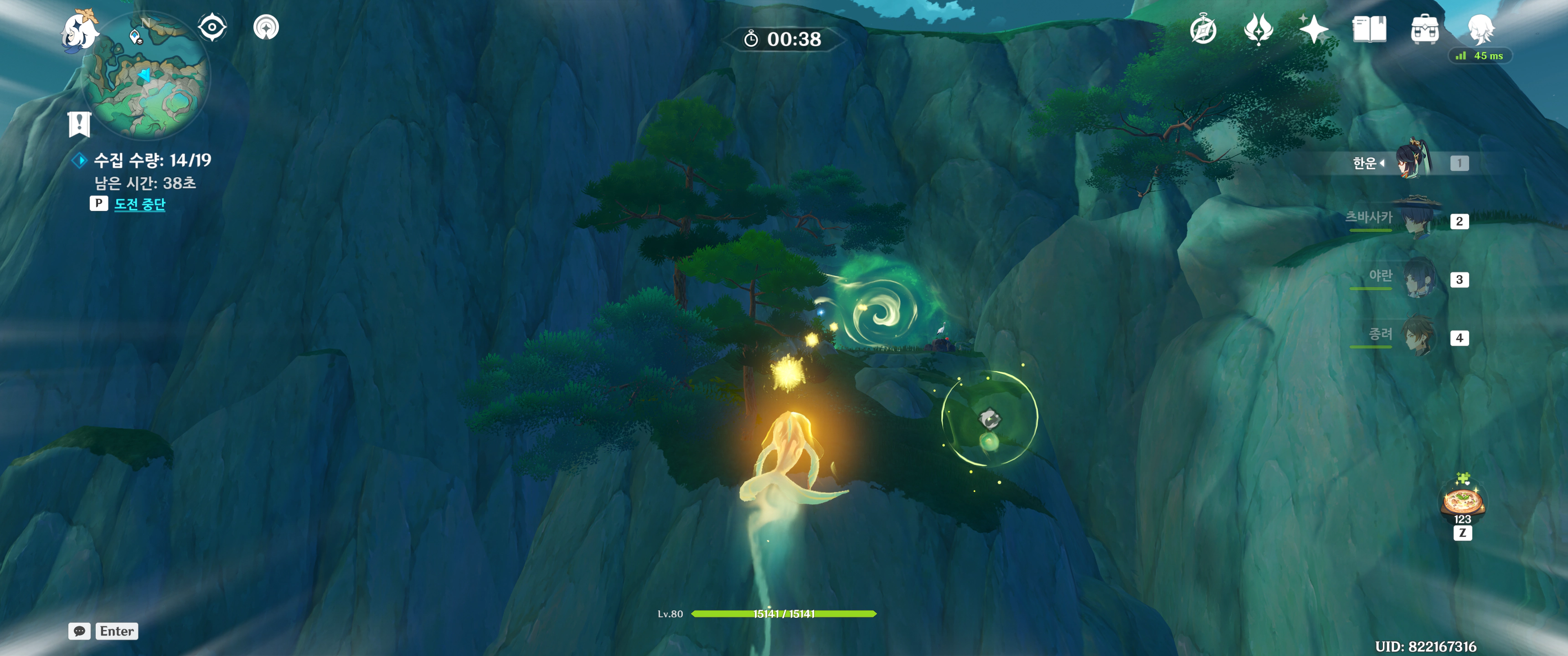Open the events flame emblem icon
This screenshot has height=656, width=1568.
(x=1258, y=29)
